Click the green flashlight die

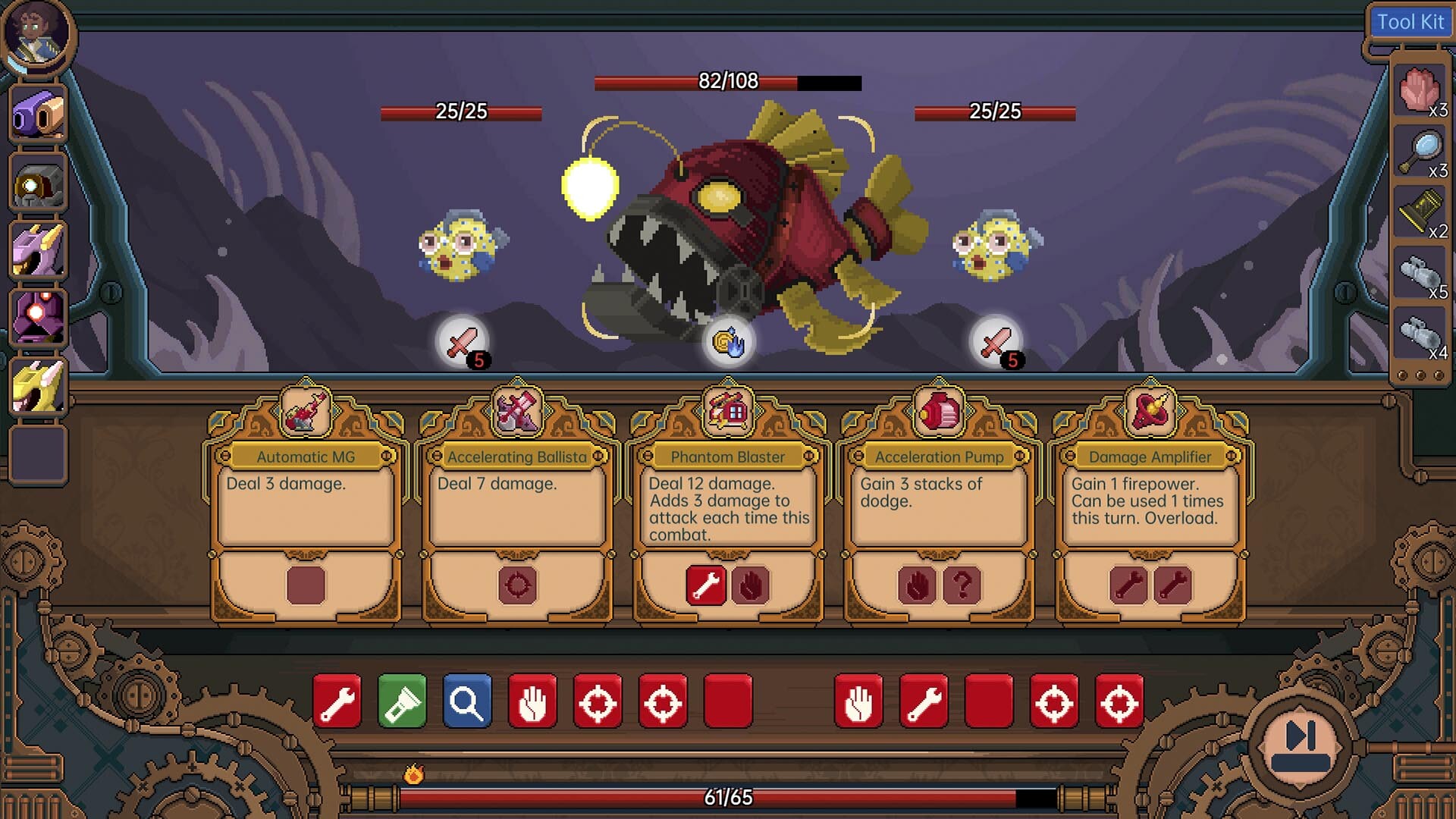[x=402, y=701]
